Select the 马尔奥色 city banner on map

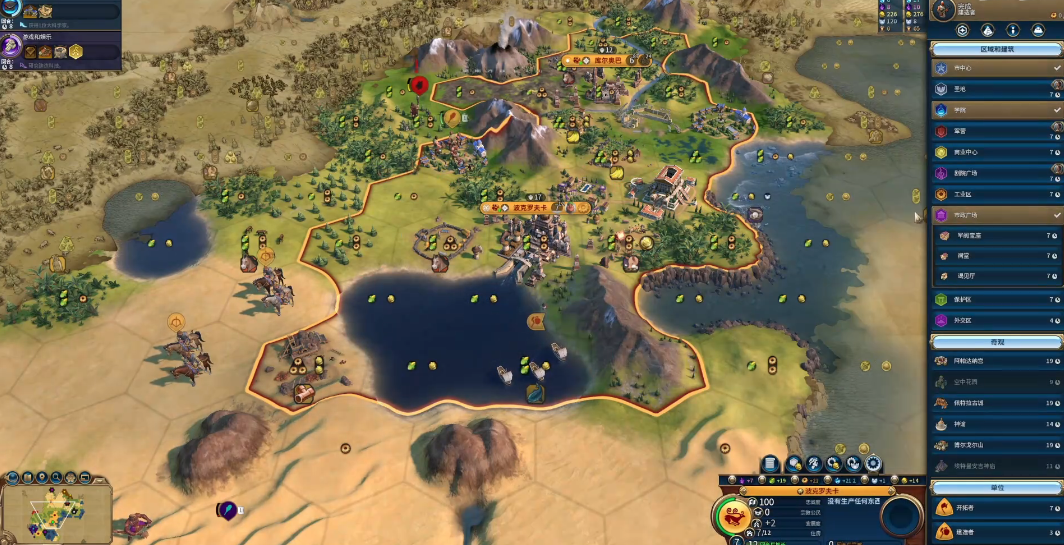click(607, 60)
